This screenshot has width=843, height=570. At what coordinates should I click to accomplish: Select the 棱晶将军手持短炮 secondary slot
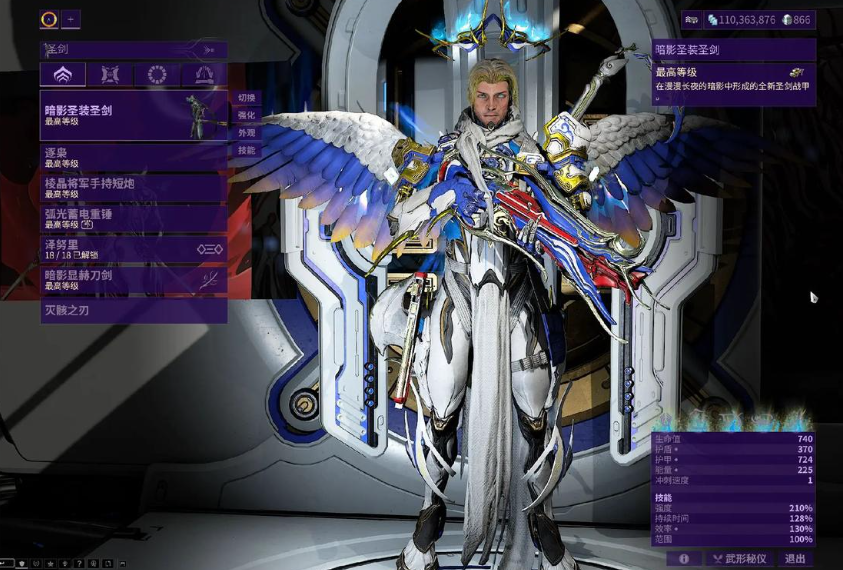133,188
